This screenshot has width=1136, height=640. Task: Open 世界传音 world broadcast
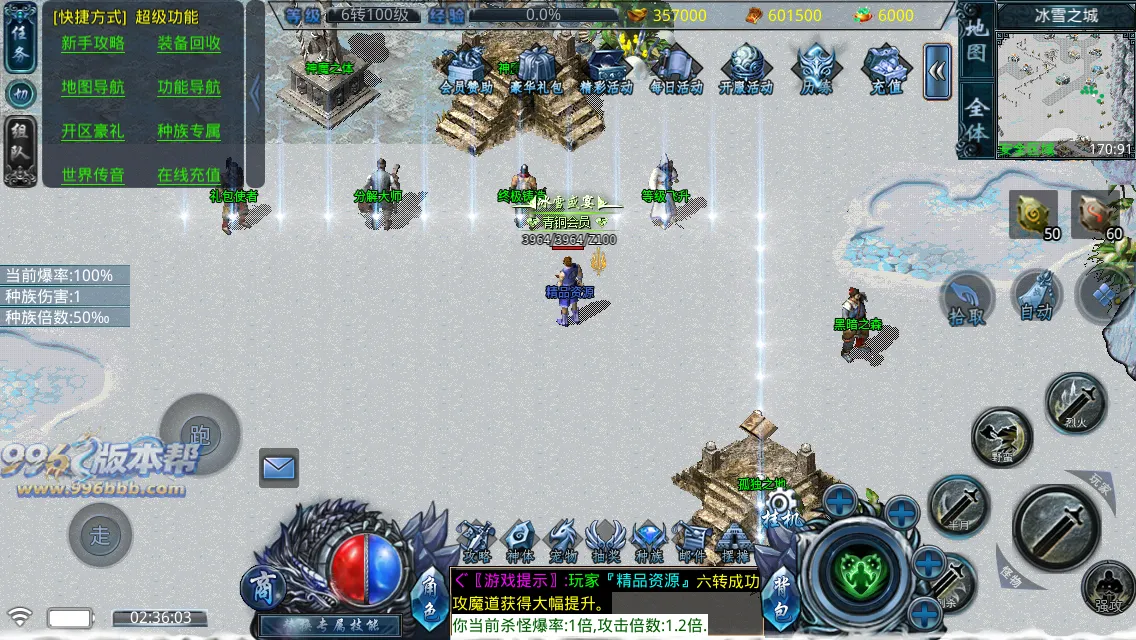pos(93,176)
